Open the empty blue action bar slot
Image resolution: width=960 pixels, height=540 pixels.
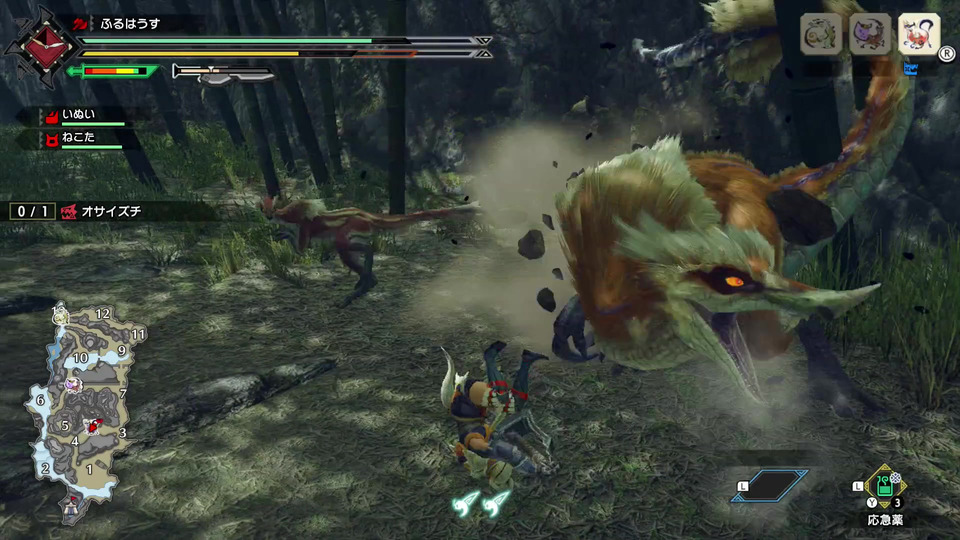point(768,486)
